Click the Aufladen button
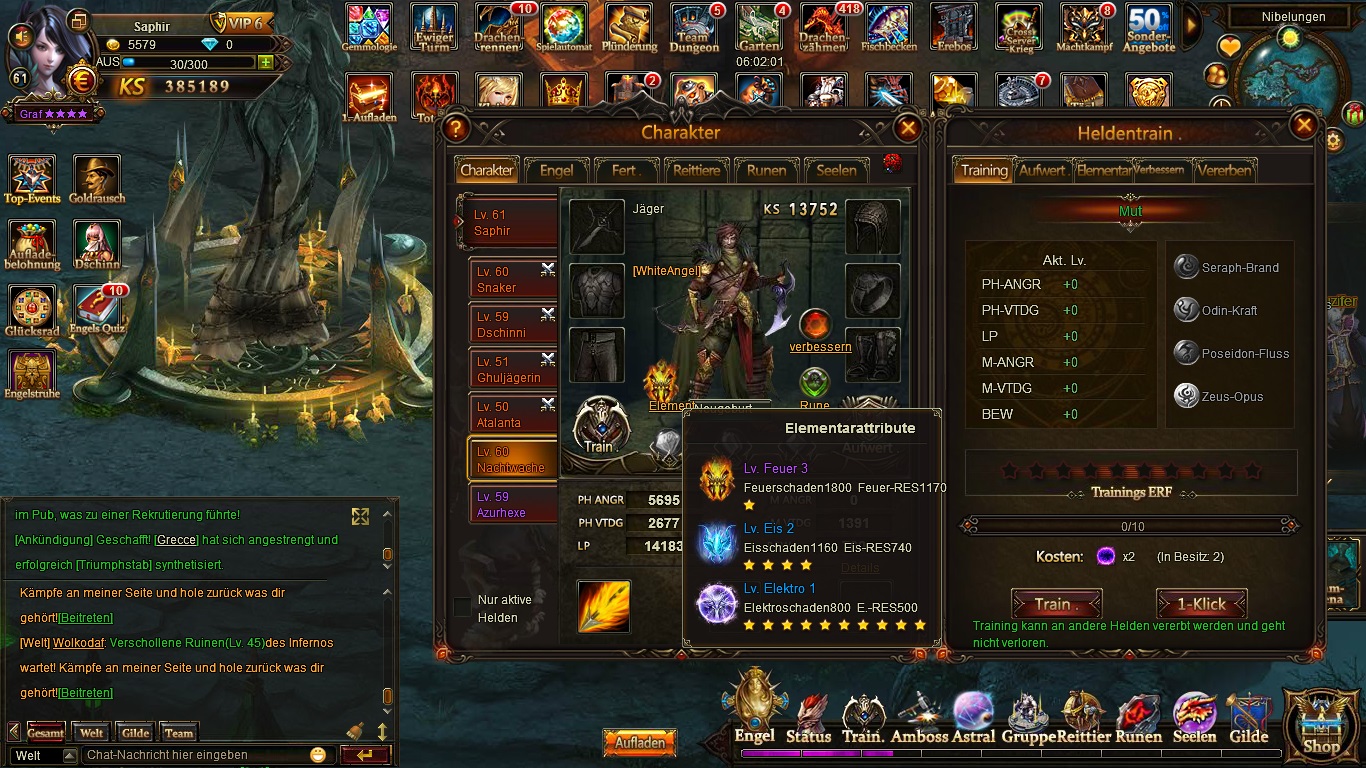 pyautogui.click(x=640, y=743)
